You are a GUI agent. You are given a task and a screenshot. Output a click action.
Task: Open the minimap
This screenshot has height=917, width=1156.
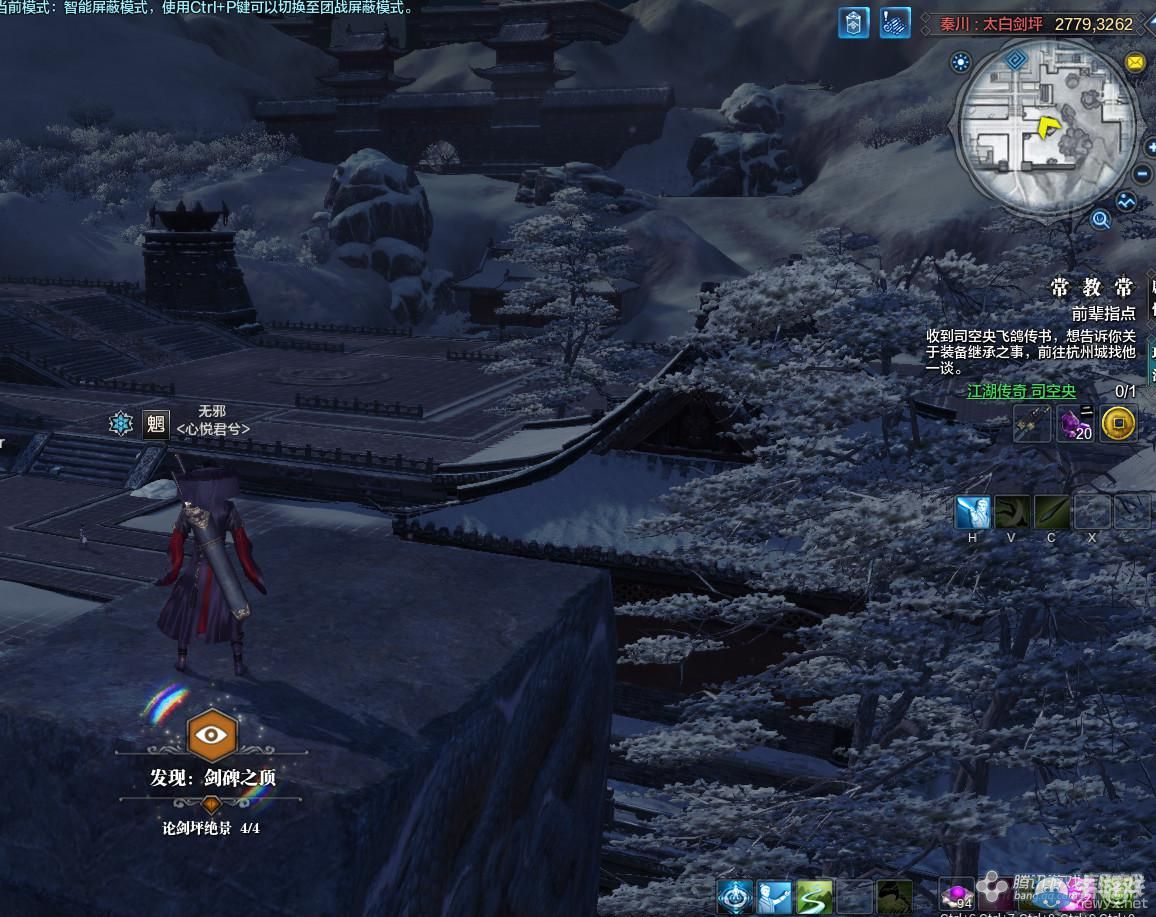pyautogui.click(x=1046, y=127)
